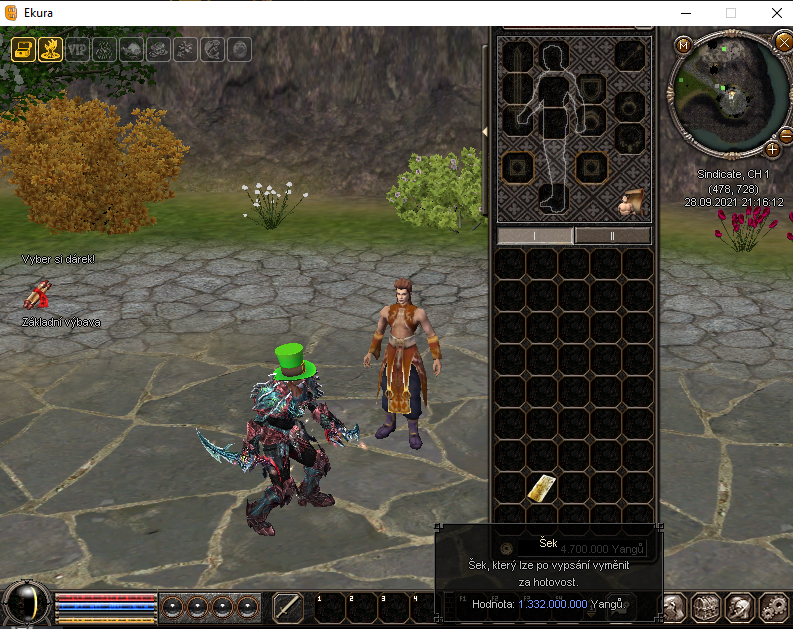Zoom in the minimap with plus button

coord(773,149)
